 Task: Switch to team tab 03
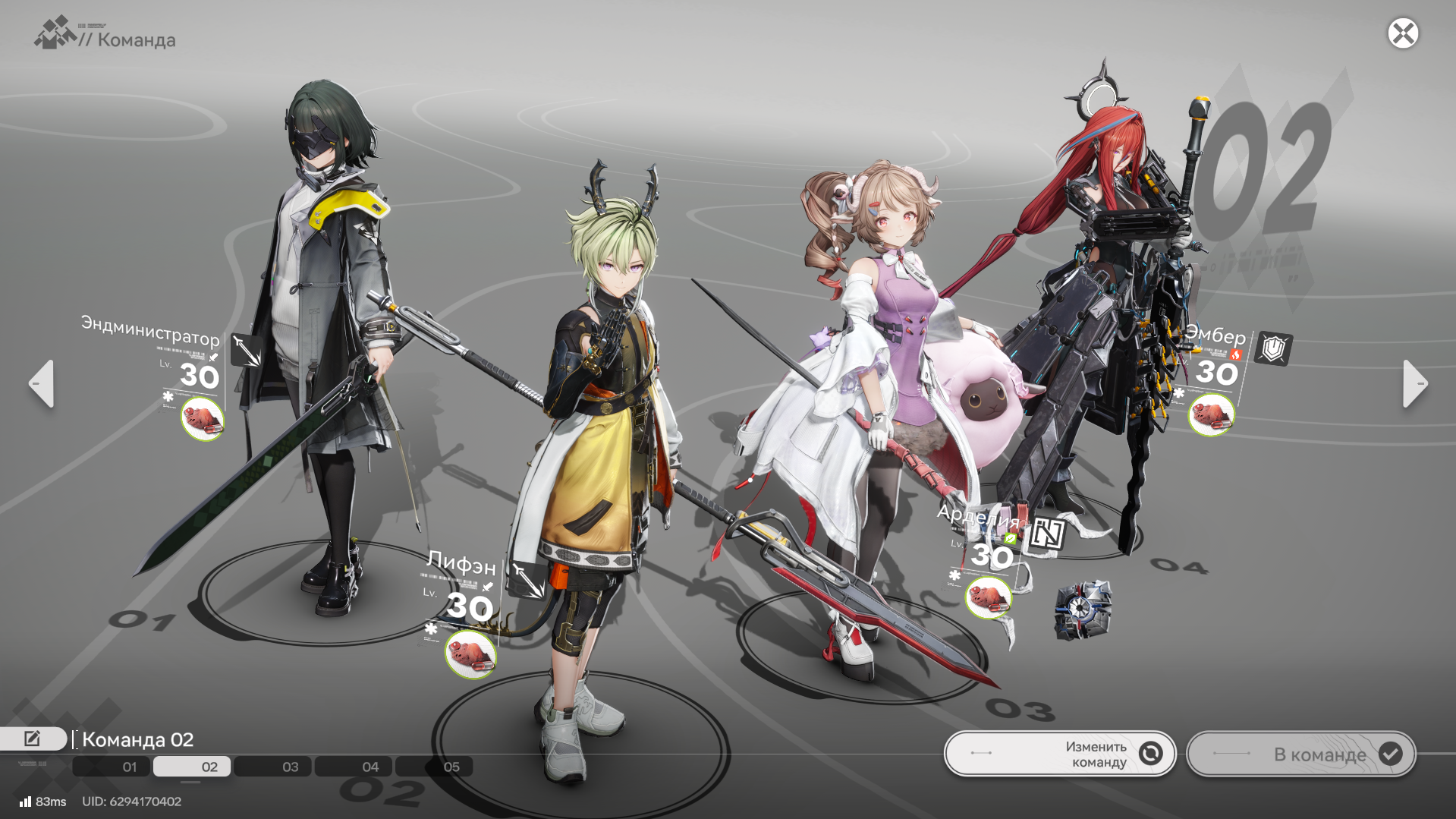[273, 767]
